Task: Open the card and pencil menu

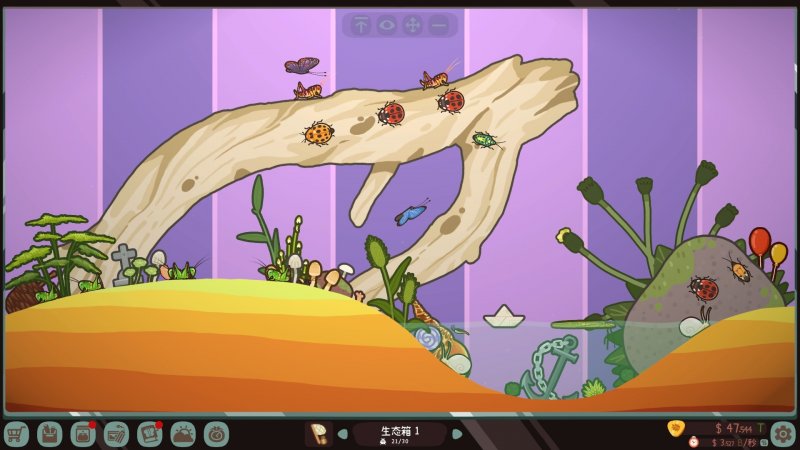Action: point(116,434)
